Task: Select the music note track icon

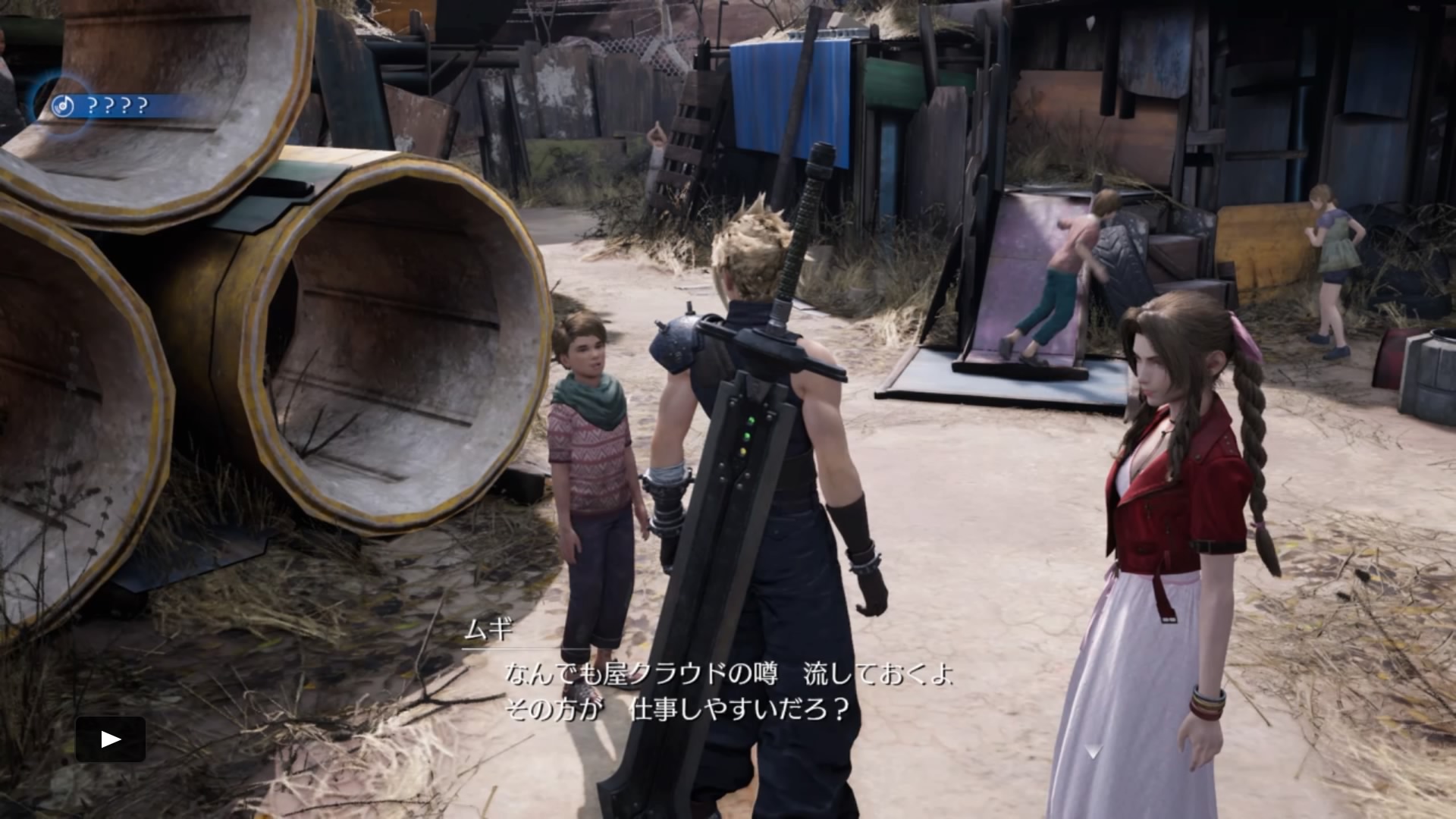Action: [62, 106]
